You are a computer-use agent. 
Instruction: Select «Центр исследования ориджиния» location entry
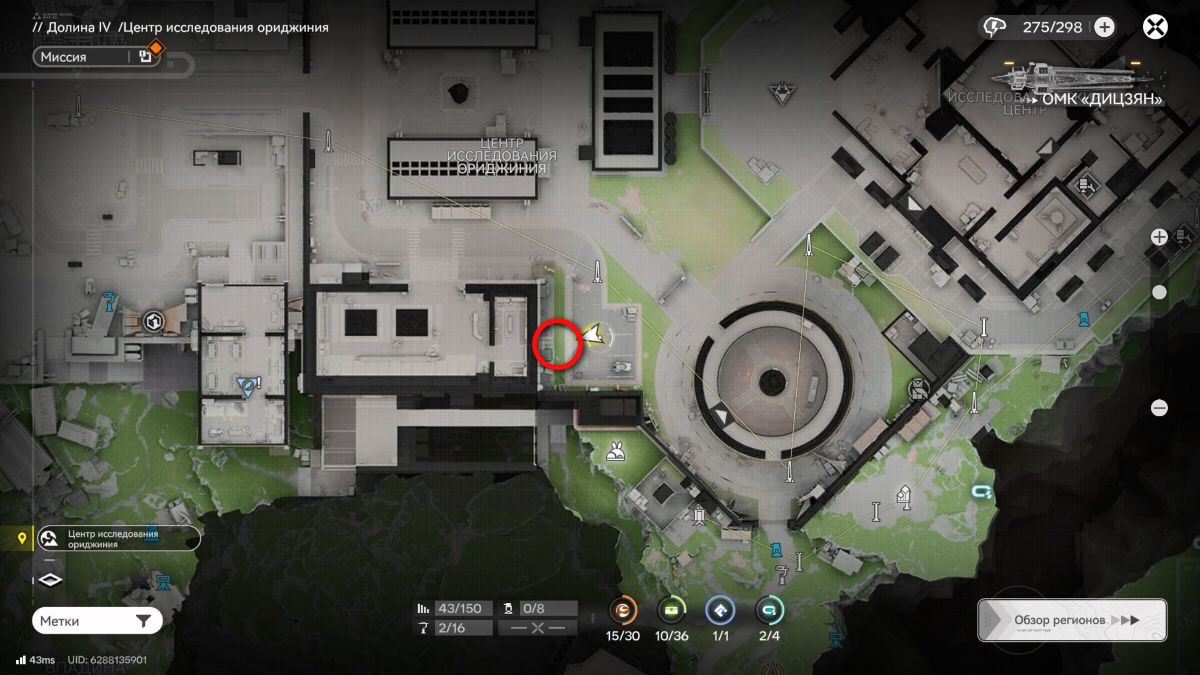pyautogui.click(x=118, y=539)
